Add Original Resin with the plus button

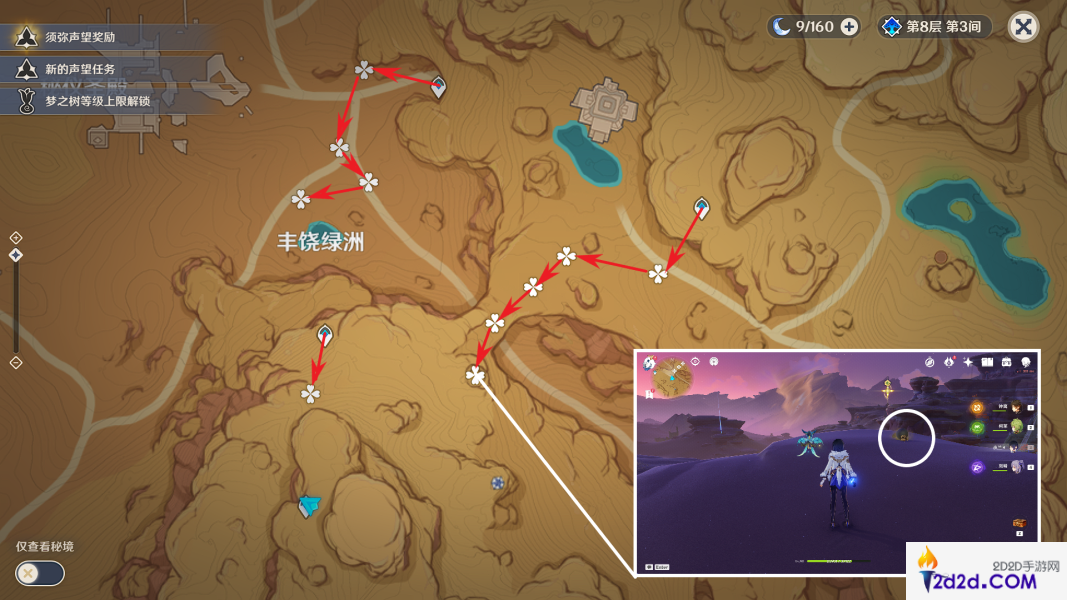(x=849, y=27)
